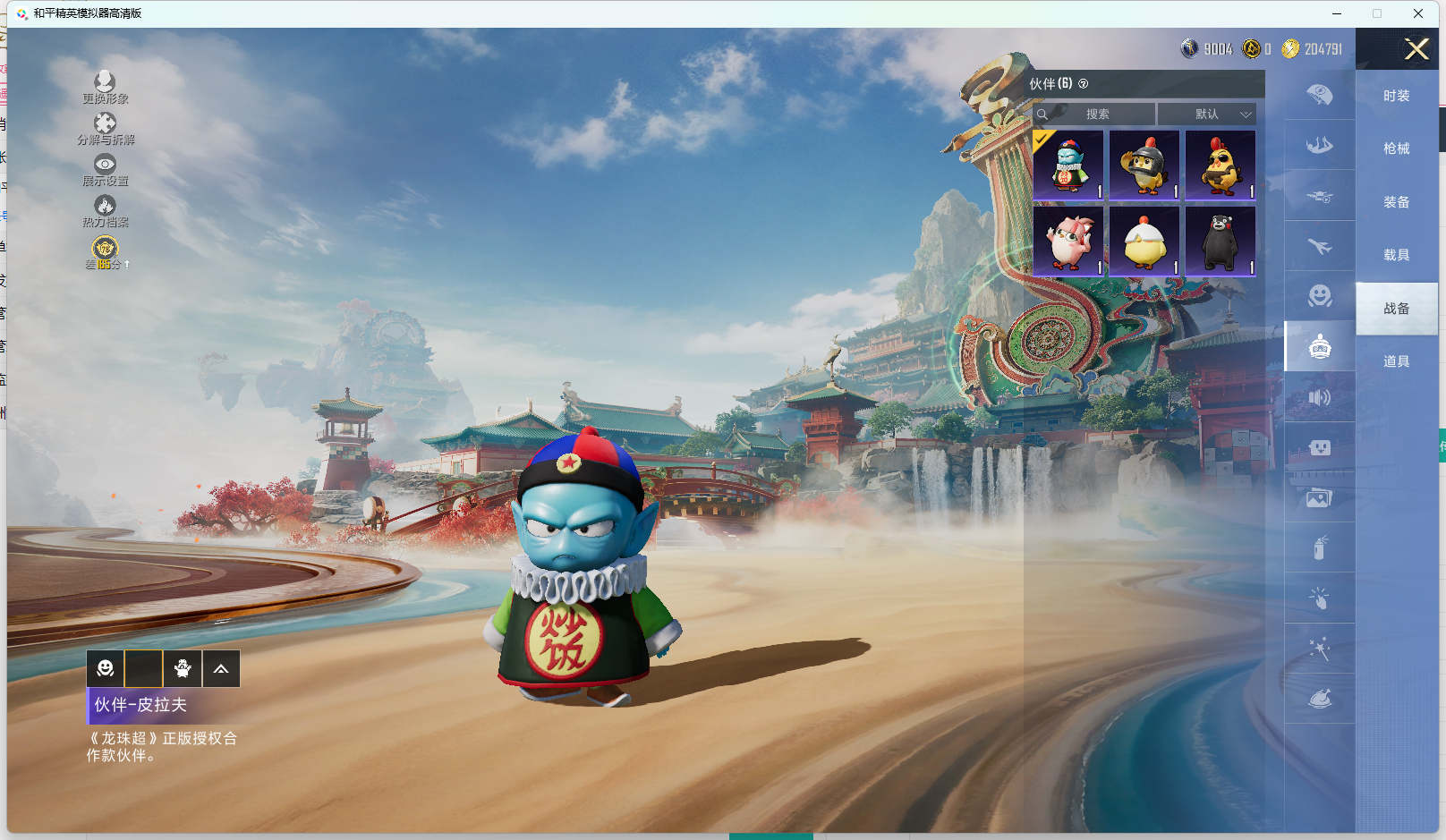
Task: Close the inventory with the X button
Action: click(1416, 49)
